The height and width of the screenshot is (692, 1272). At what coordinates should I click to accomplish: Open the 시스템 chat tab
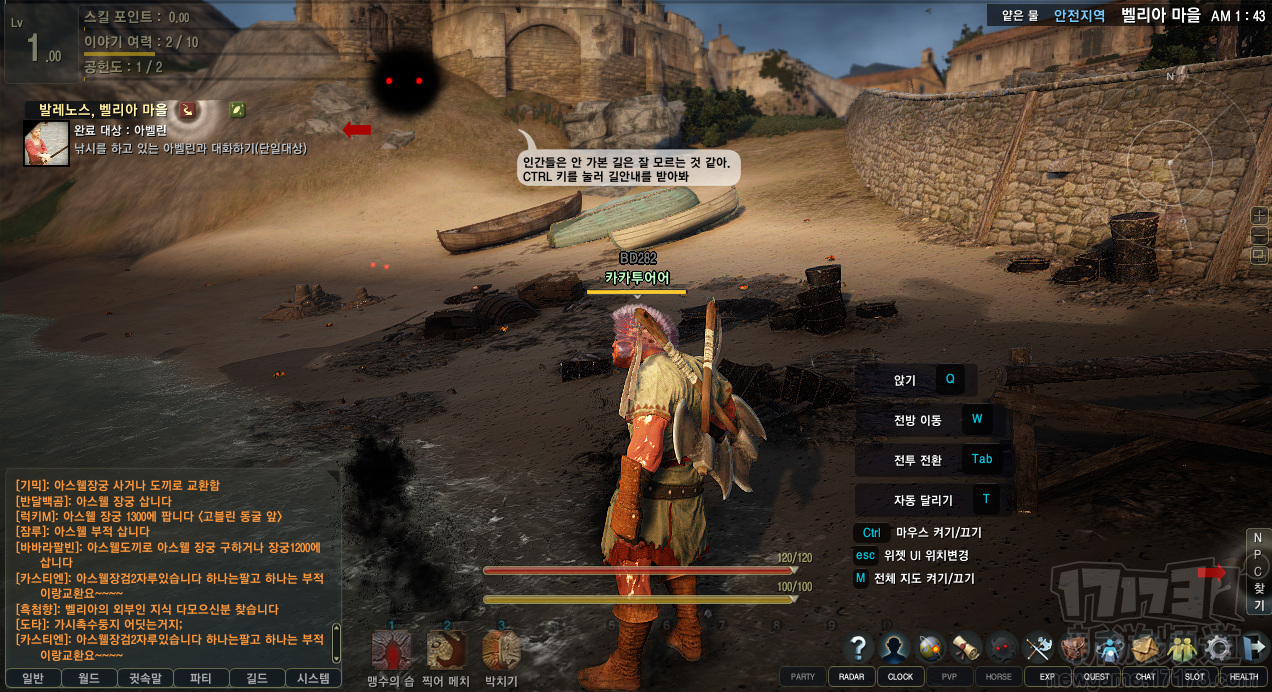(x=313, y=678)
